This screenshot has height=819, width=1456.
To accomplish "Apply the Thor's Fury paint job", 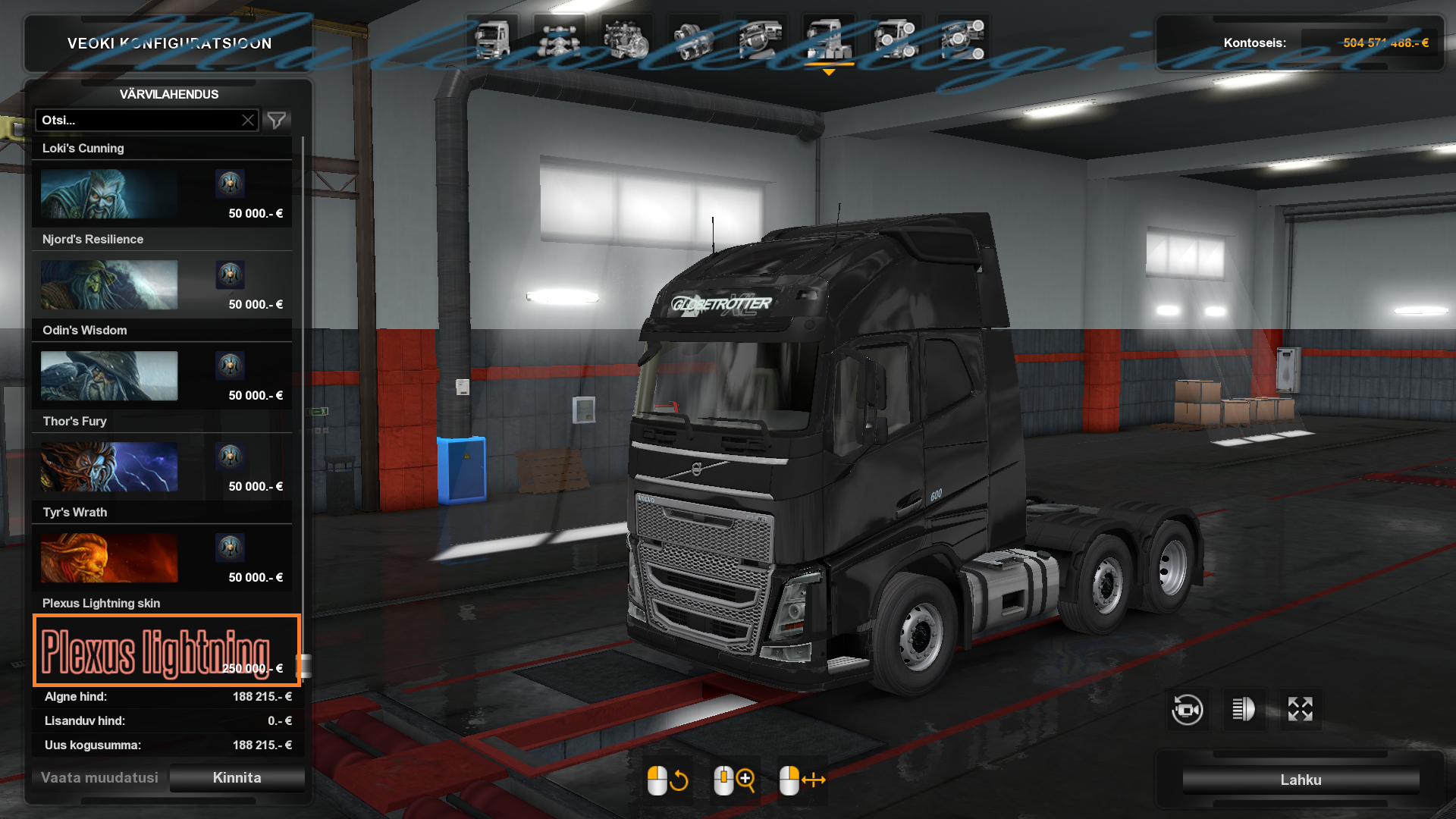I will point(162,467).
